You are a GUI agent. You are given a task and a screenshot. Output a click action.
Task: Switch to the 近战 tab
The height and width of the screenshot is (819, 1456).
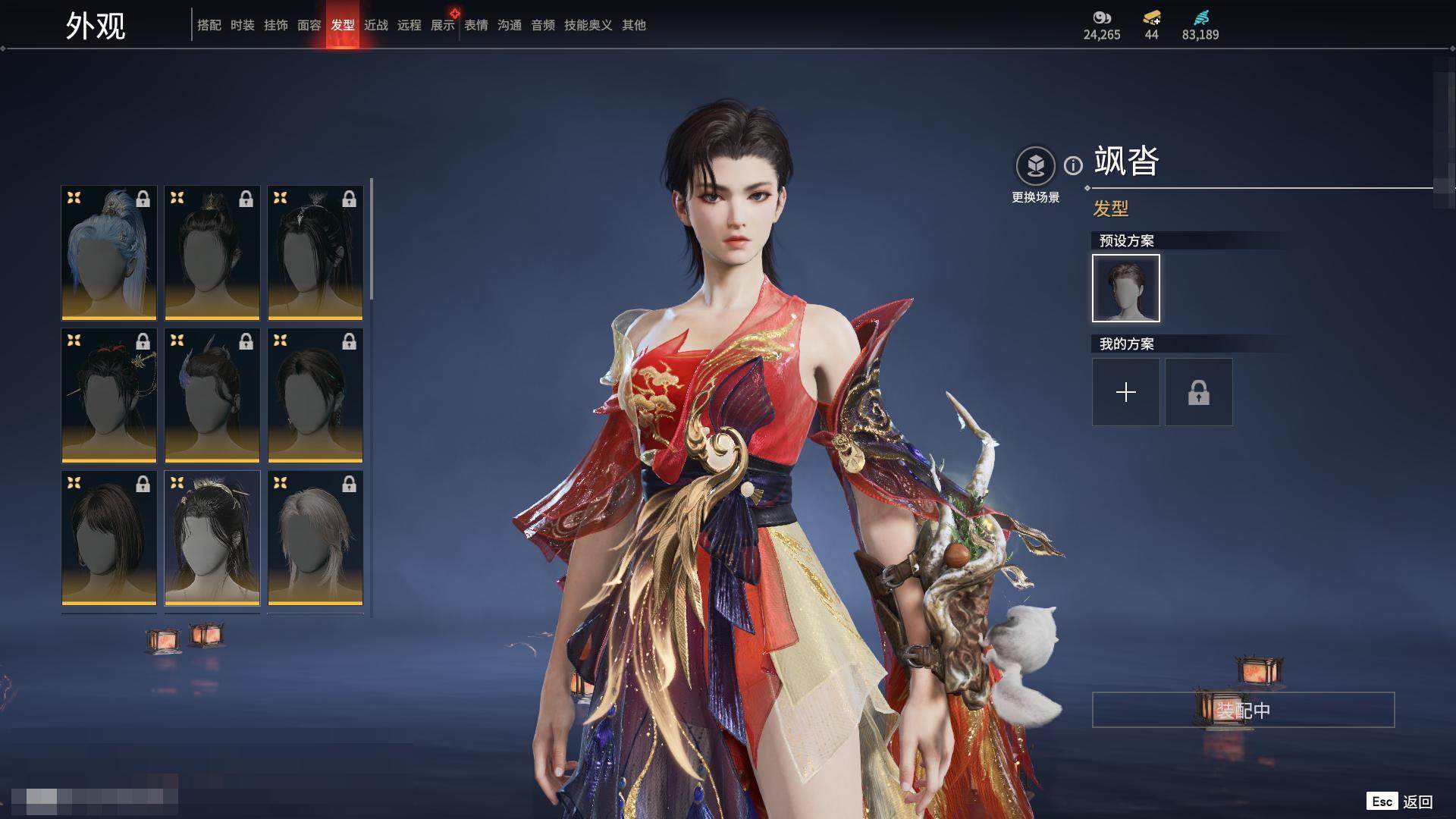(x=375, y=25)
